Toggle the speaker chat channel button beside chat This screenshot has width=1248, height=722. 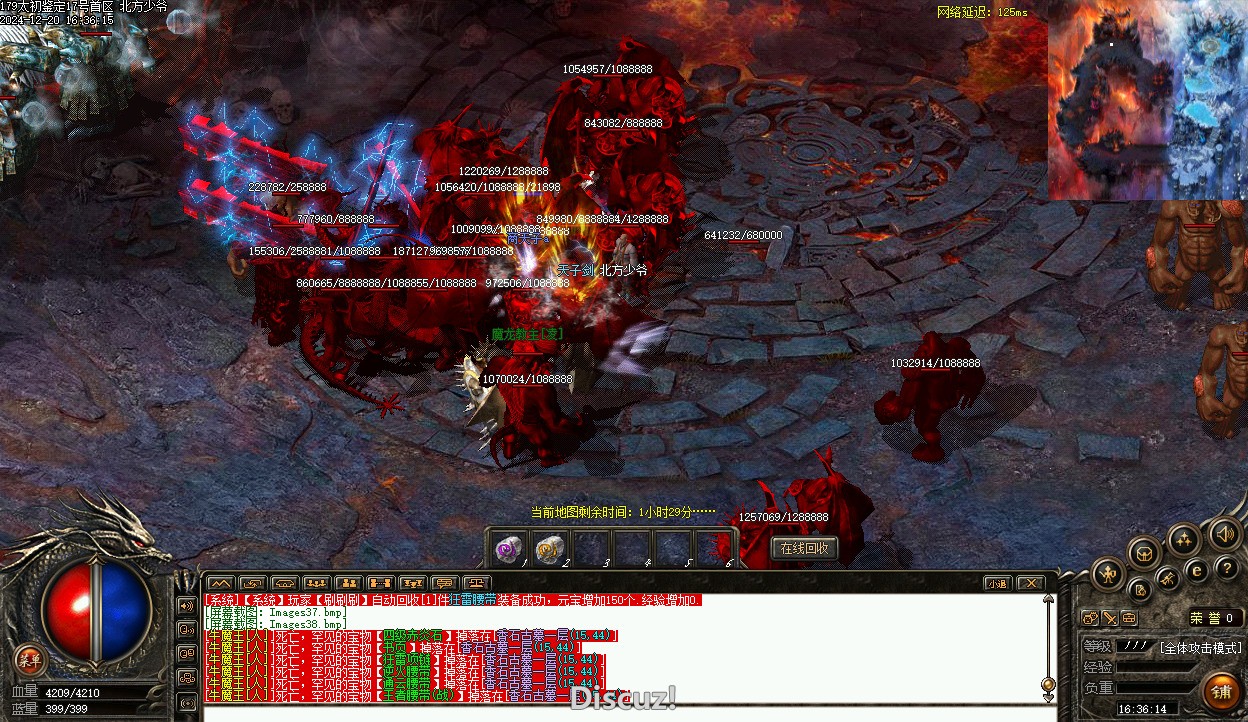186,606
